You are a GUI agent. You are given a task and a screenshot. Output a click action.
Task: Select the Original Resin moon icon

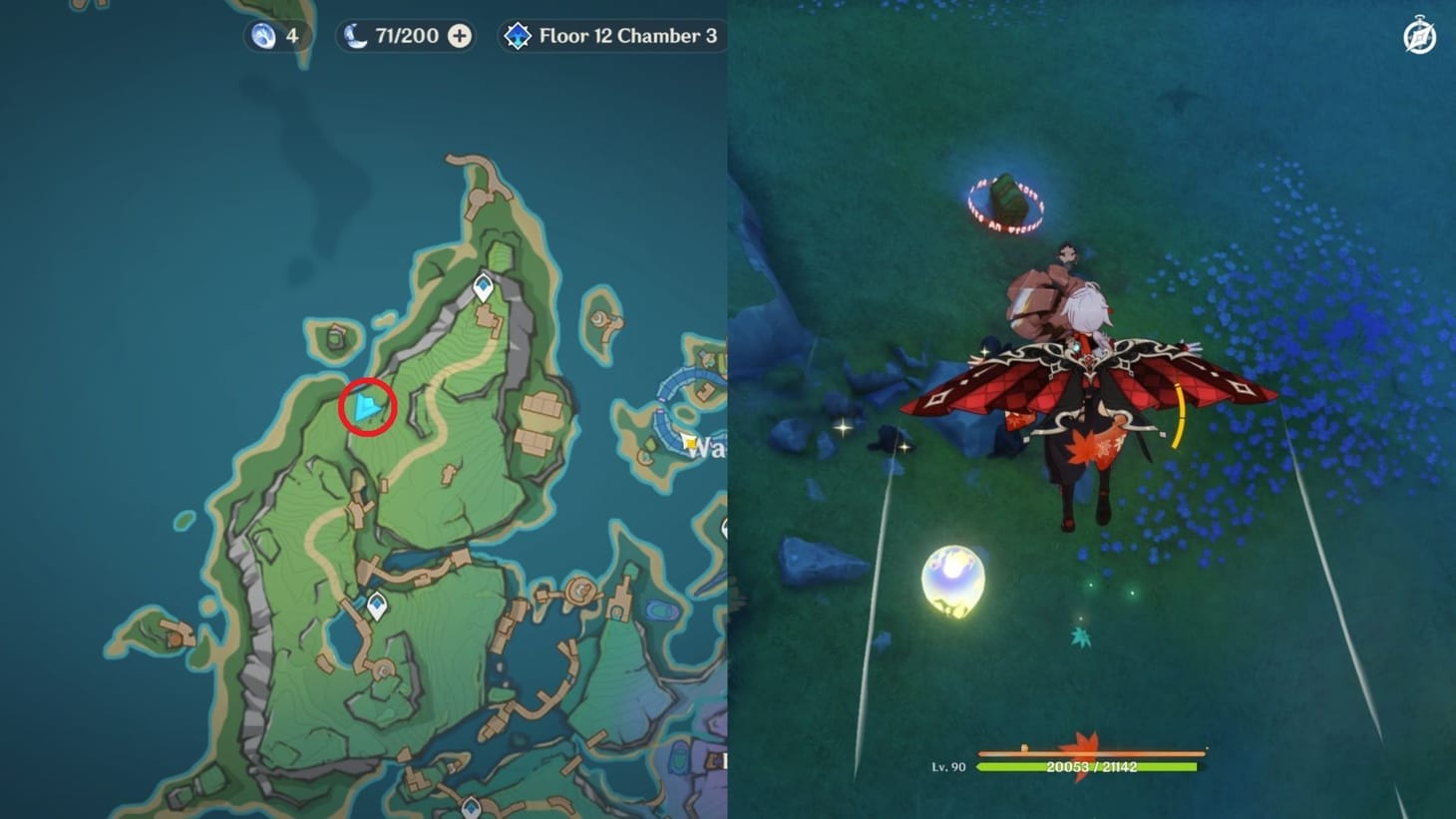pos(355,35)
